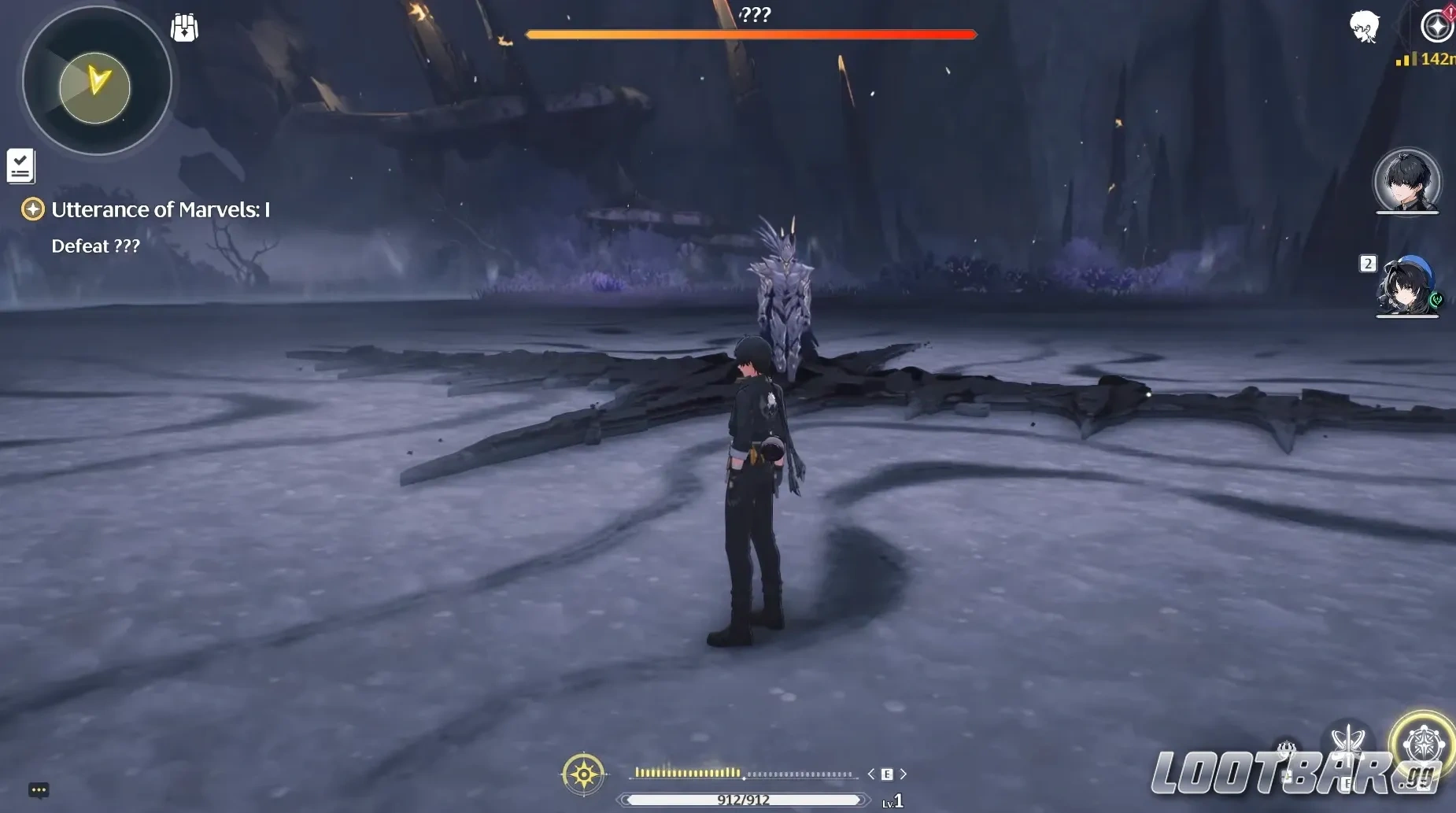Open the chat bubble icon
The height and width of the screenshot is (813, 1456).
(39, 789)
